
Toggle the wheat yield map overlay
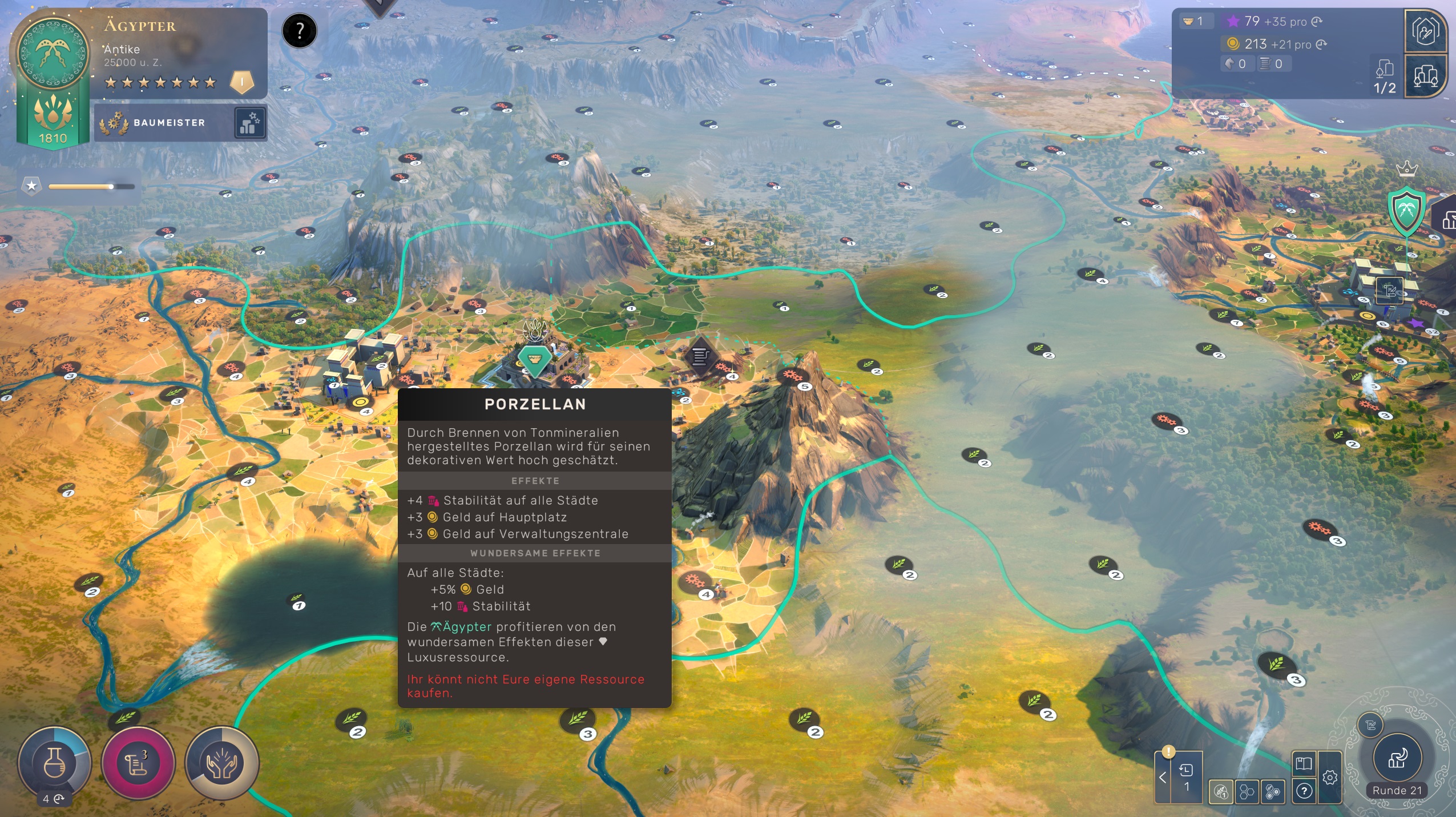pyautogui.click(x=1221, y=792)
